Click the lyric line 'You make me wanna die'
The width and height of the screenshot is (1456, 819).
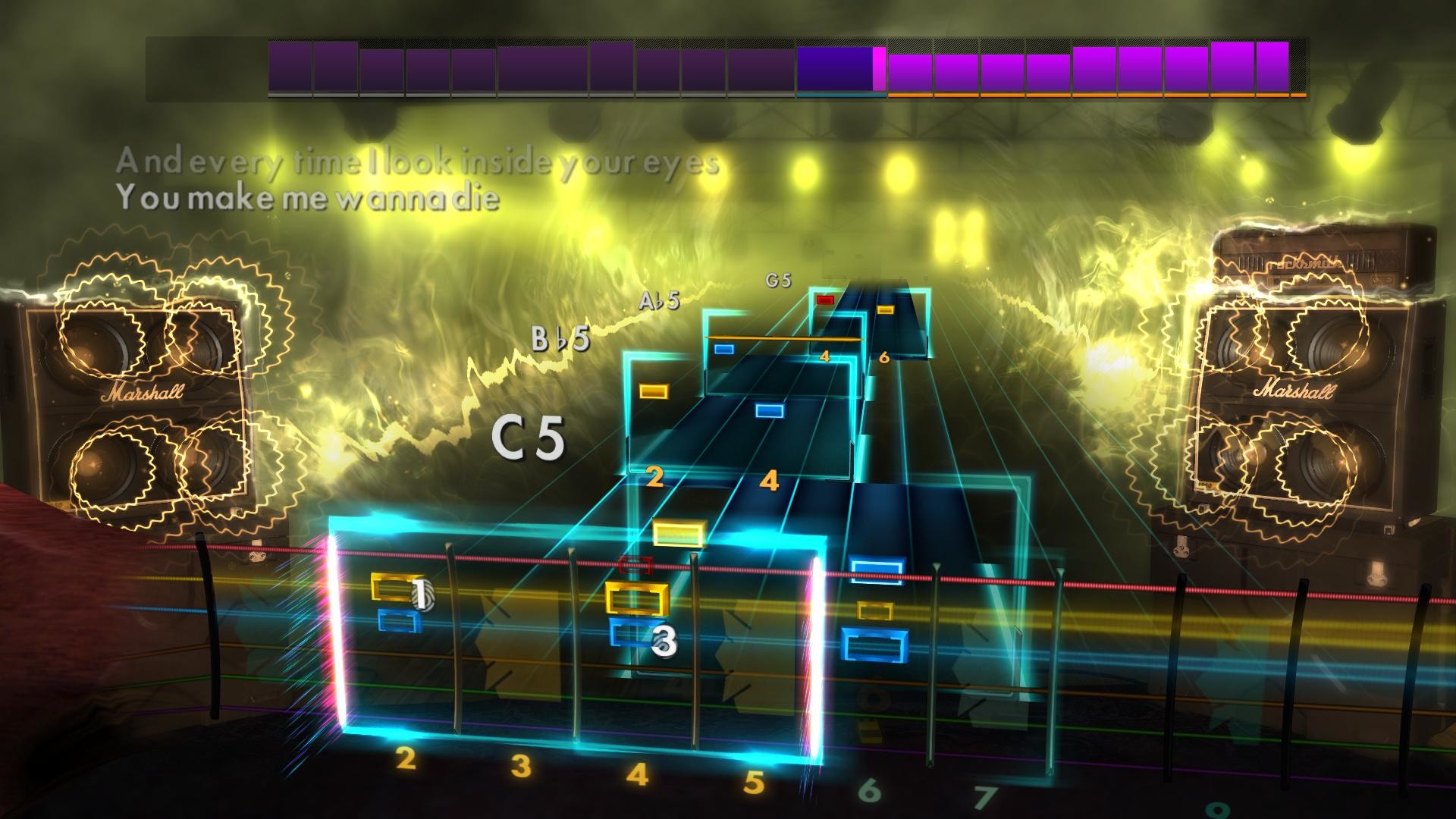pyautogui.click(x=311, y=199)
